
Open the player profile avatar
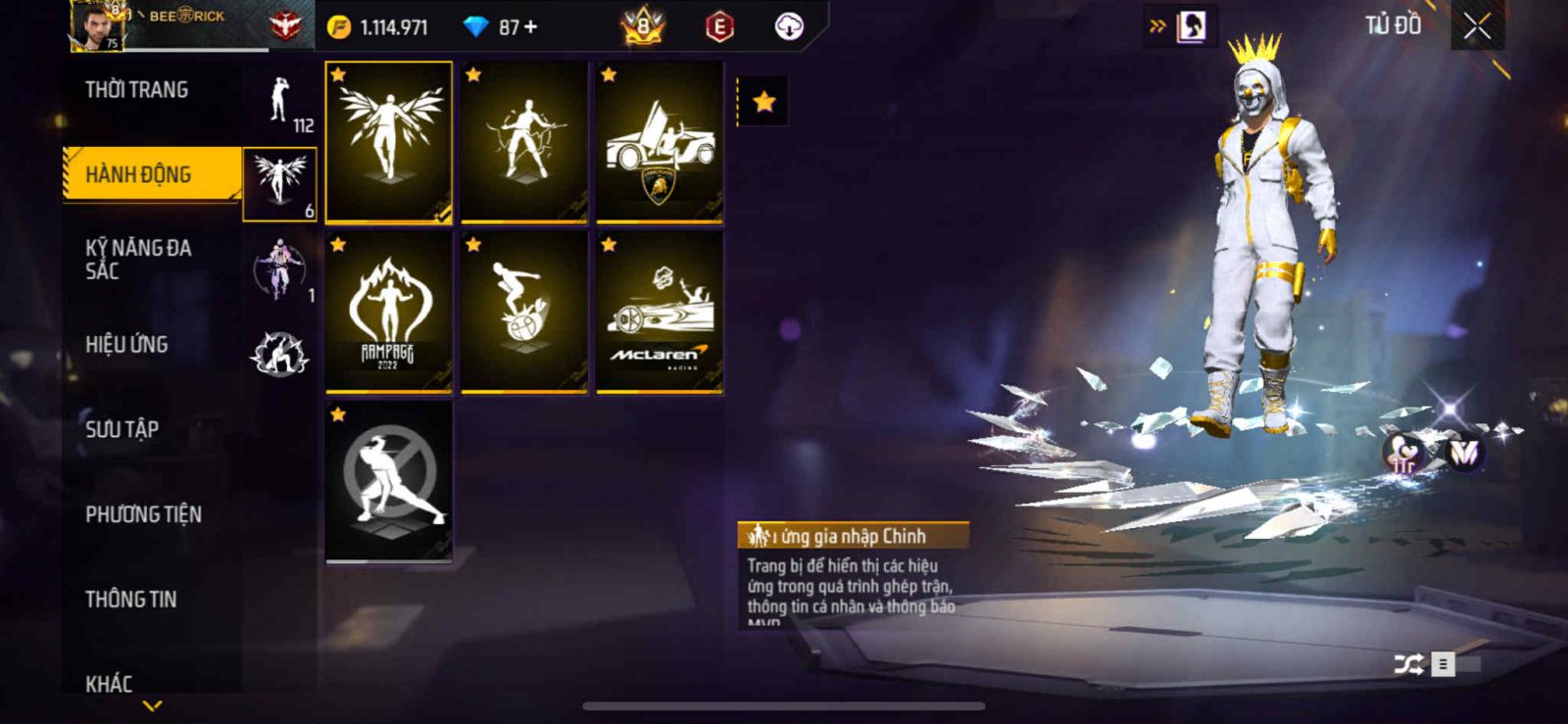click(x=97, y=26)
